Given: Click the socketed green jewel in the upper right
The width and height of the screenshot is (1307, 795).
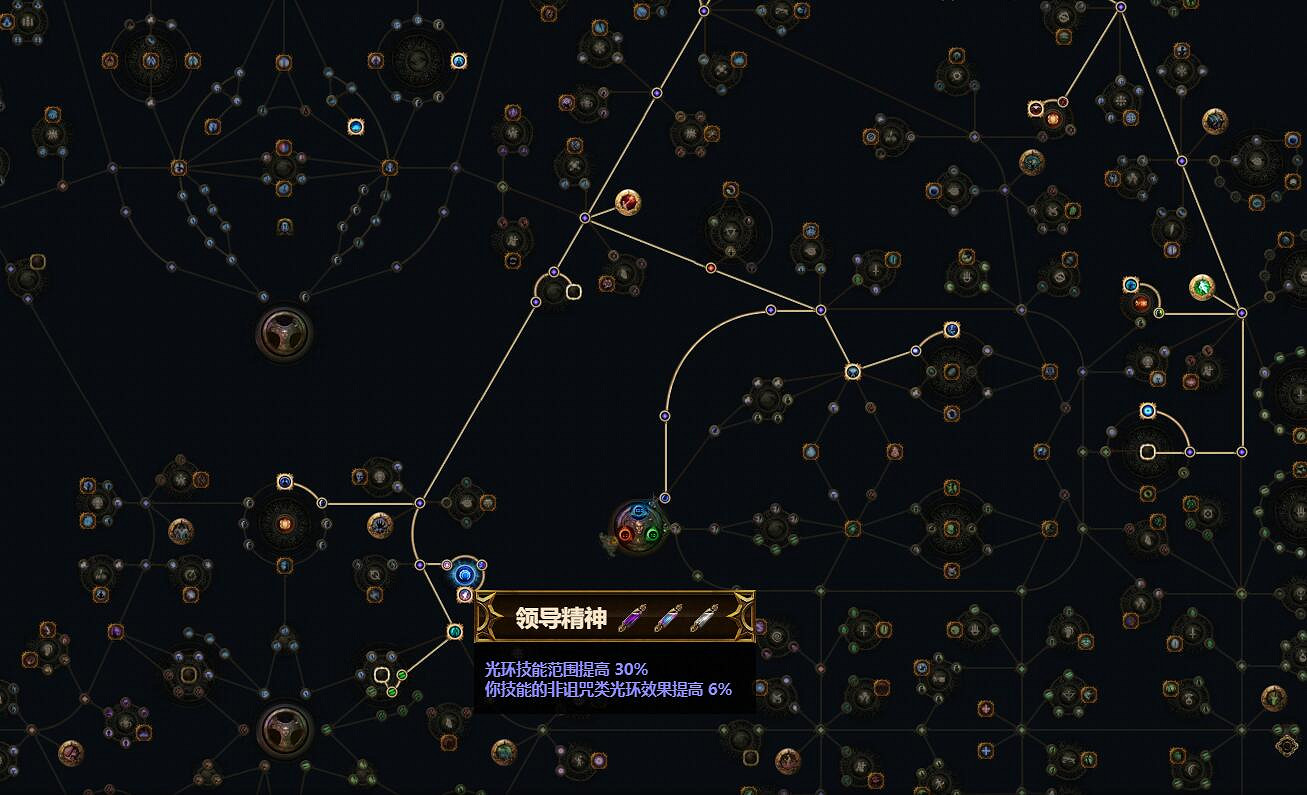Looking at the screenshot, I should [x=1201, y=285].
